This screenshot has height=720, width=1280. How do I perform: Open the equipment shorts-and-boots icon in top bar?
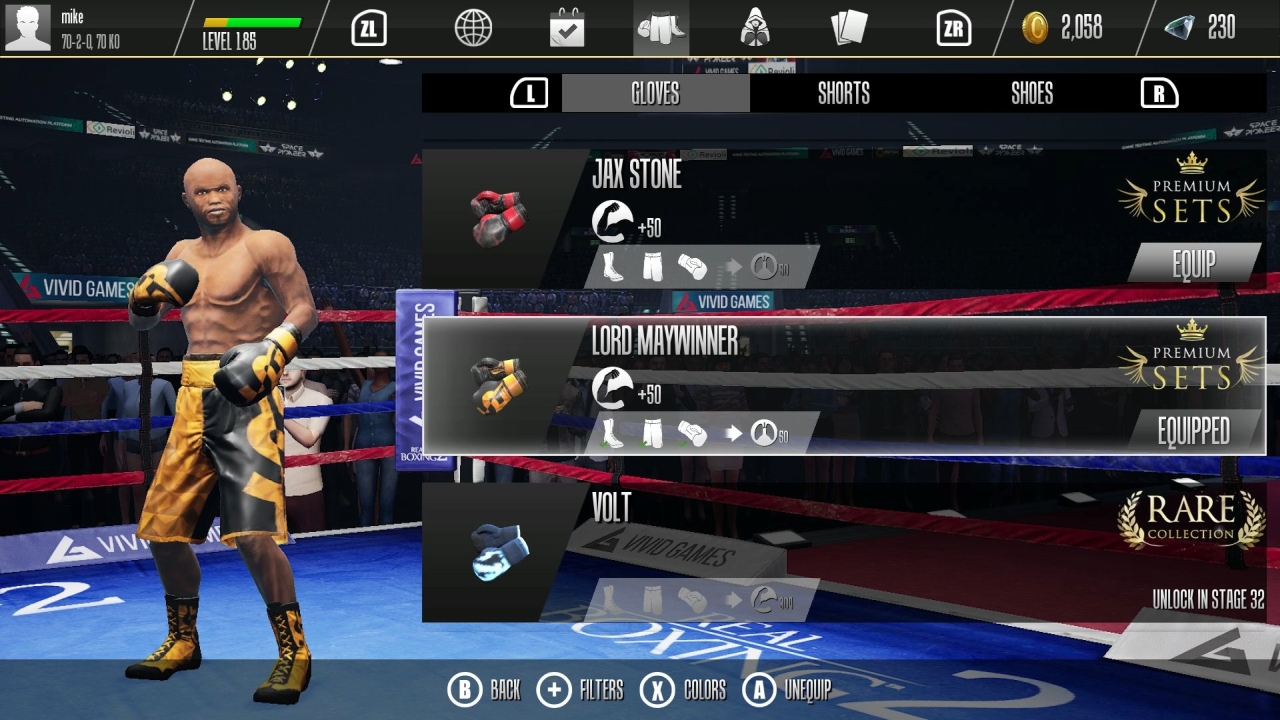click(x=660, y=28)
